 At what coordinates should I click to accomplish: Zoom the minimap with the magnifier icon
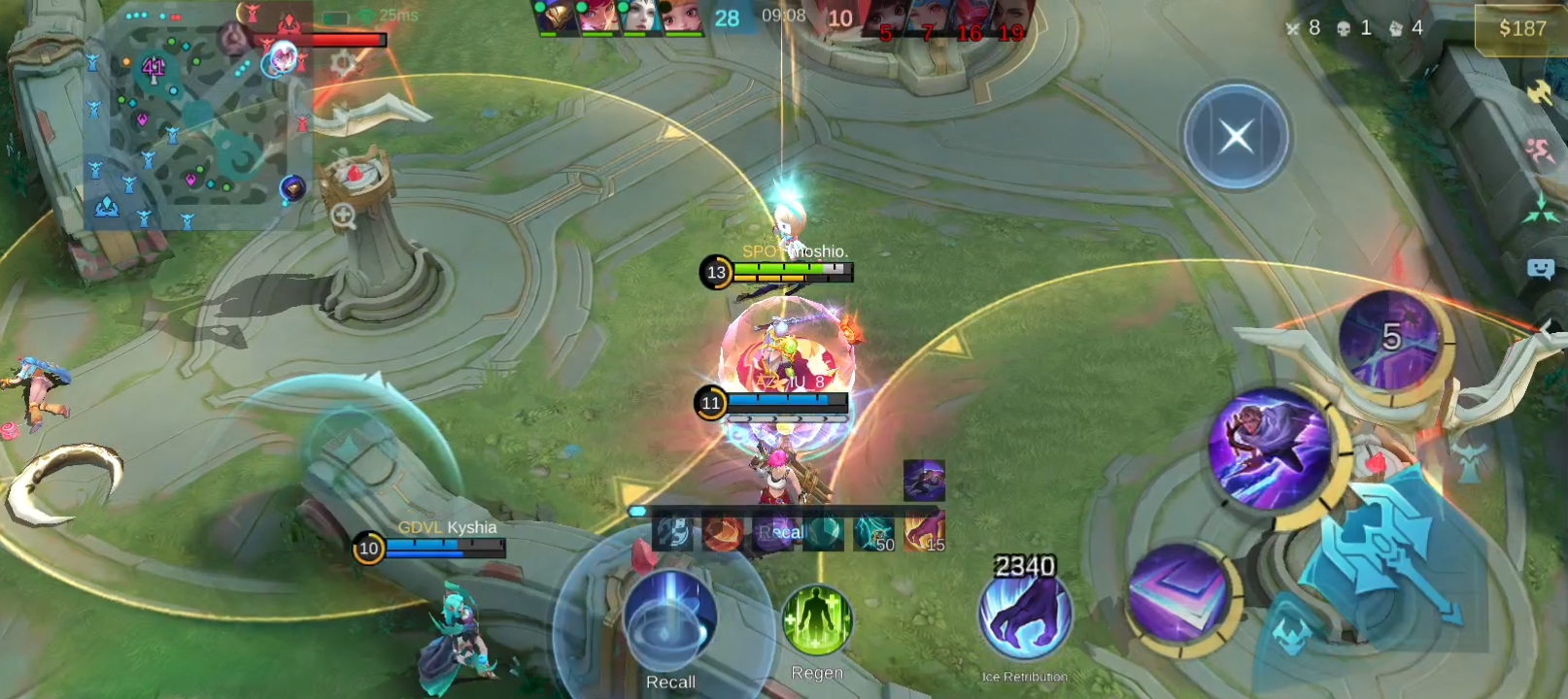pyautogui.click(x=343, y=216)
